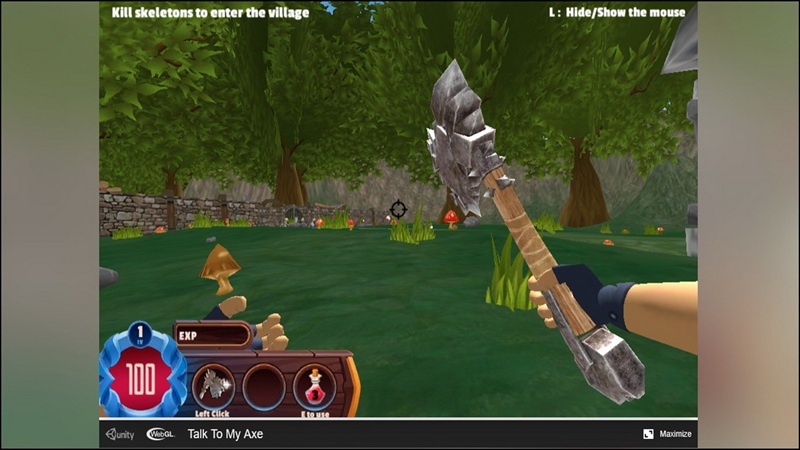
Task: Click the WebGL logo badge
Action: point(161,434)
